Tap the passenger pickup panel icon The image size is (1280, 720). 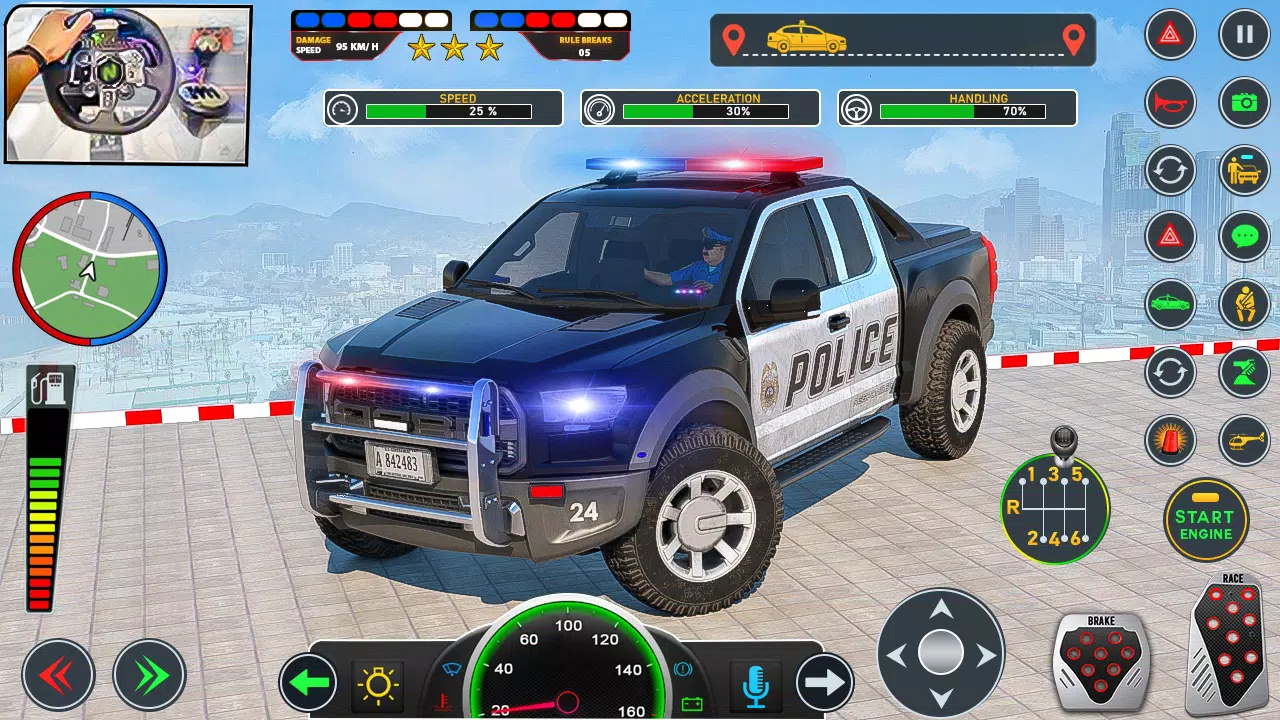coord(1245,170)
